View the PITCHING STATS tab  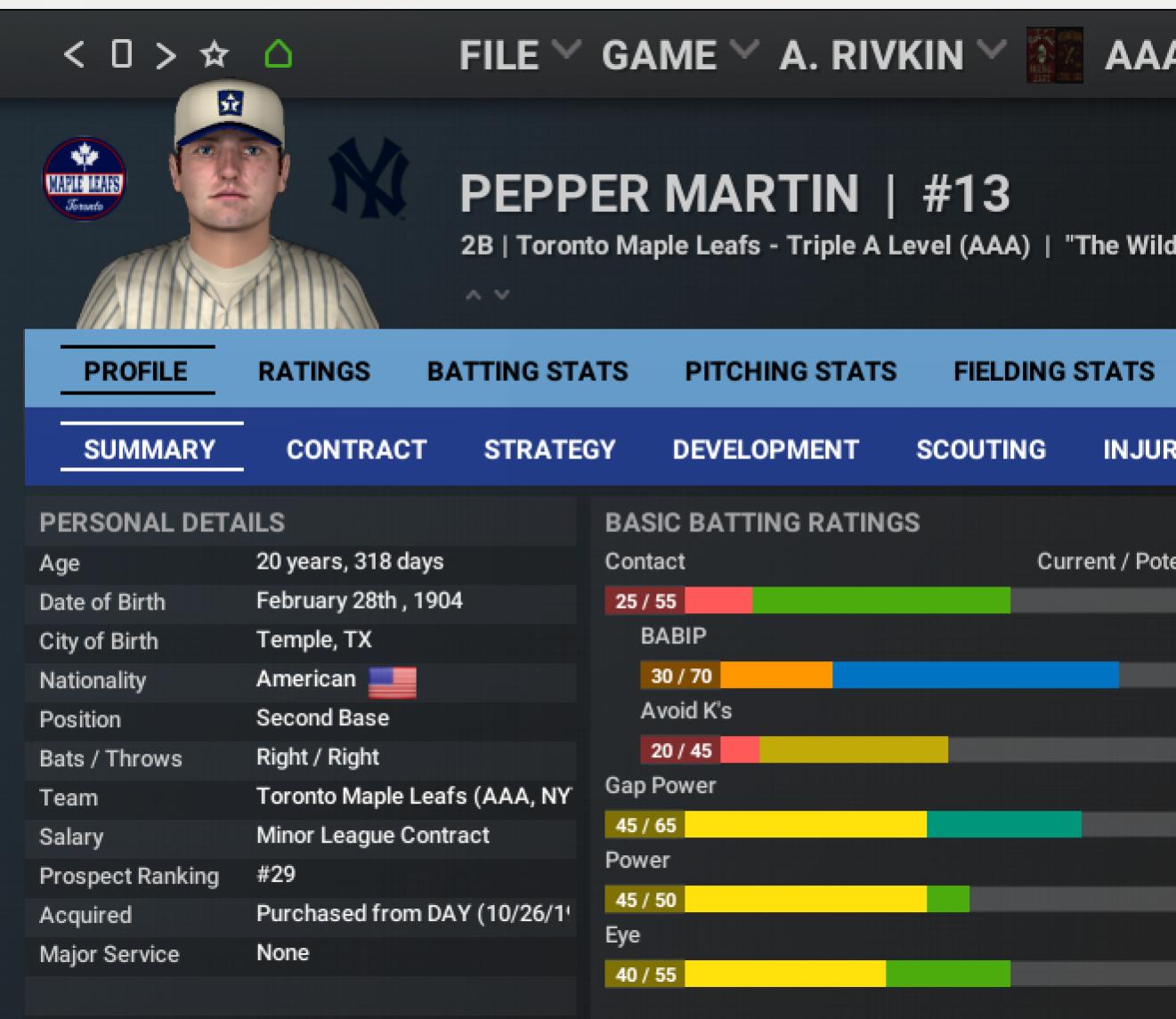click(x=791, y=371)
